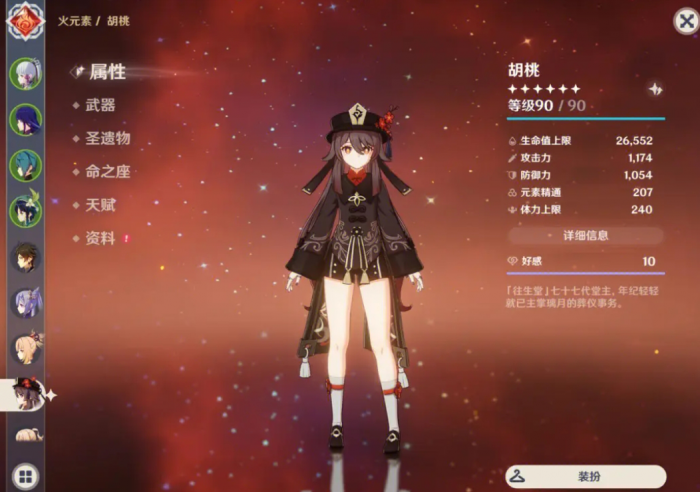Viewport: 700px width, 492px height.
Task: Open the 详细信息 detailed stats button
Action: 585,236
